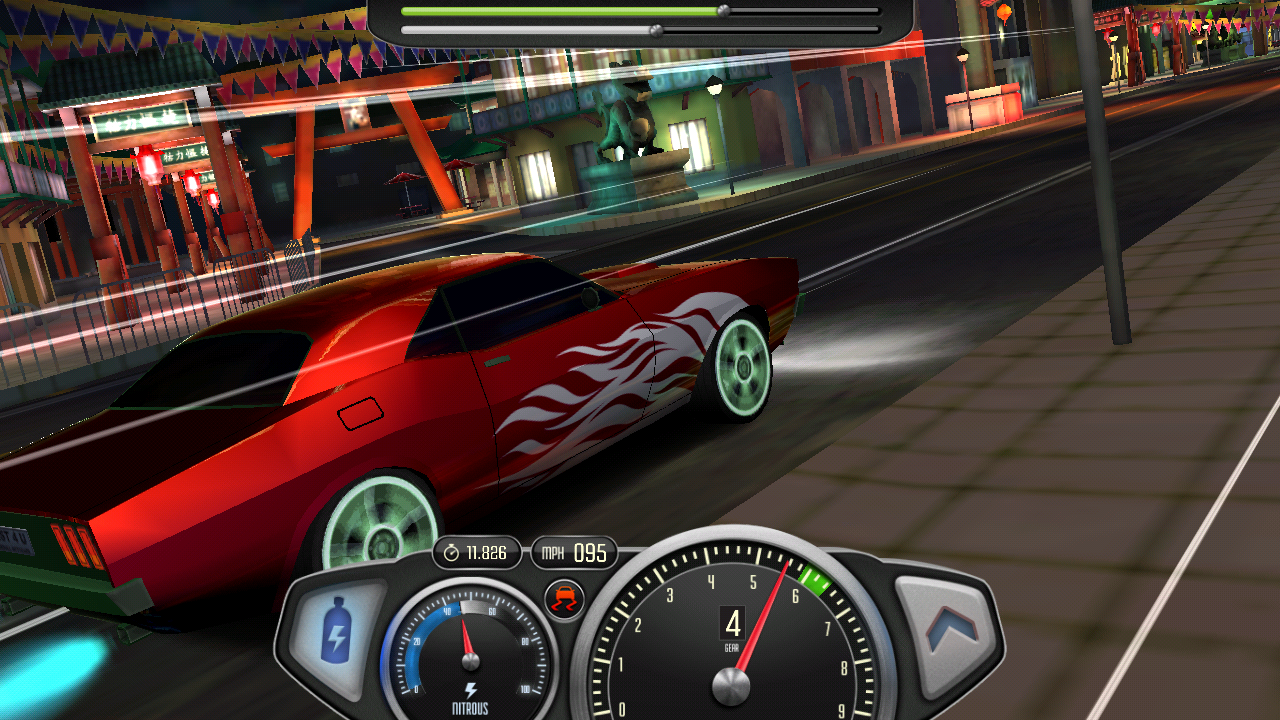The image size is (1280, 720).
Task: Tap the stopwatch icon beside the race timer
Action: tap(452, 550)
